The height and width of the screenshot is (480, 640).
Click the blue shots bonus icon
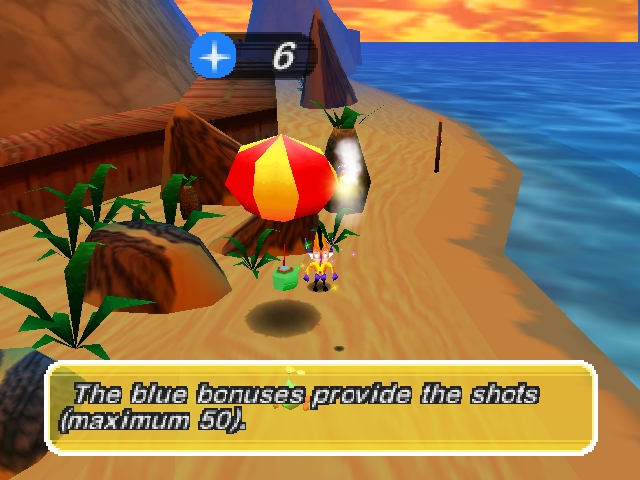click(213, 57)
